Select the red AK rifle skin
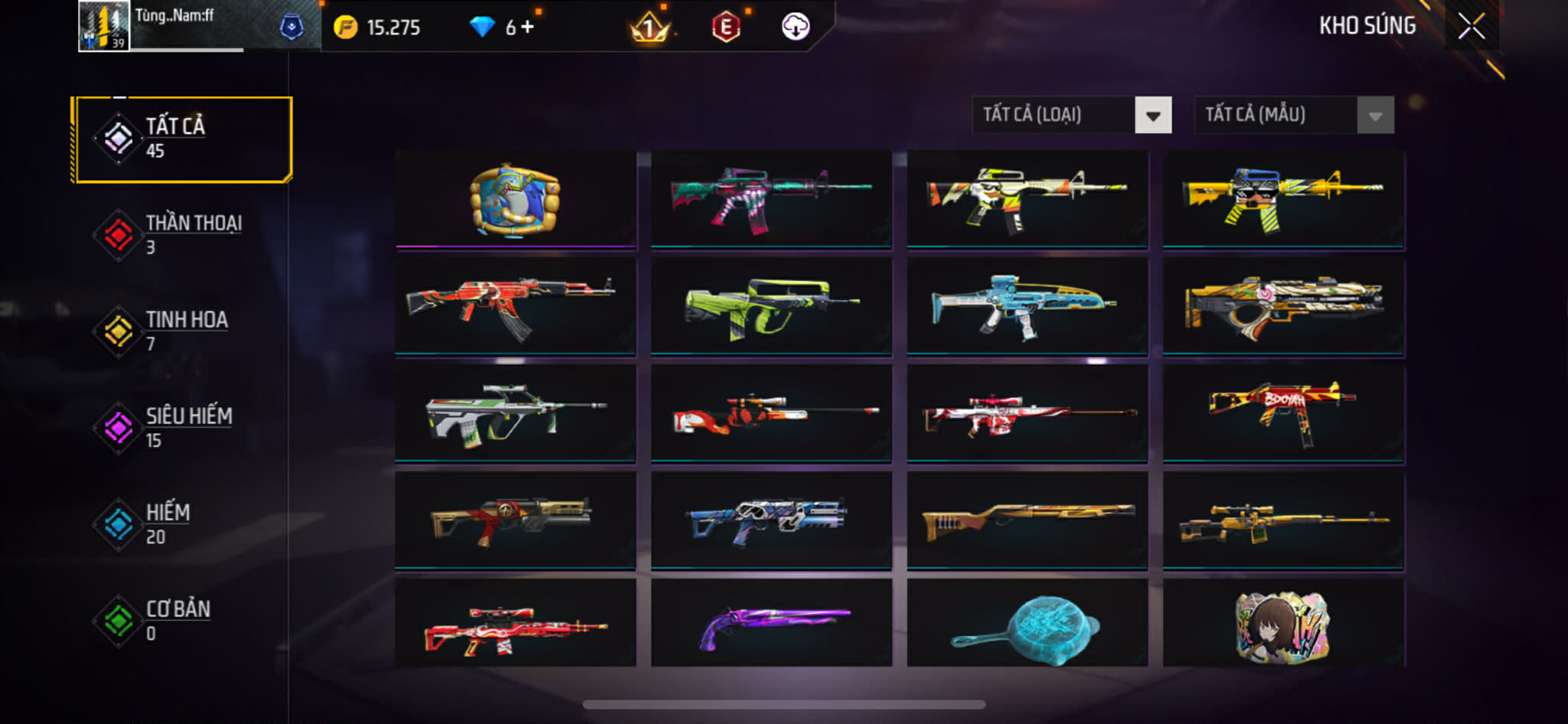Image resolution: width=1568 pixels, height=724 pixels. coord(514,306)
